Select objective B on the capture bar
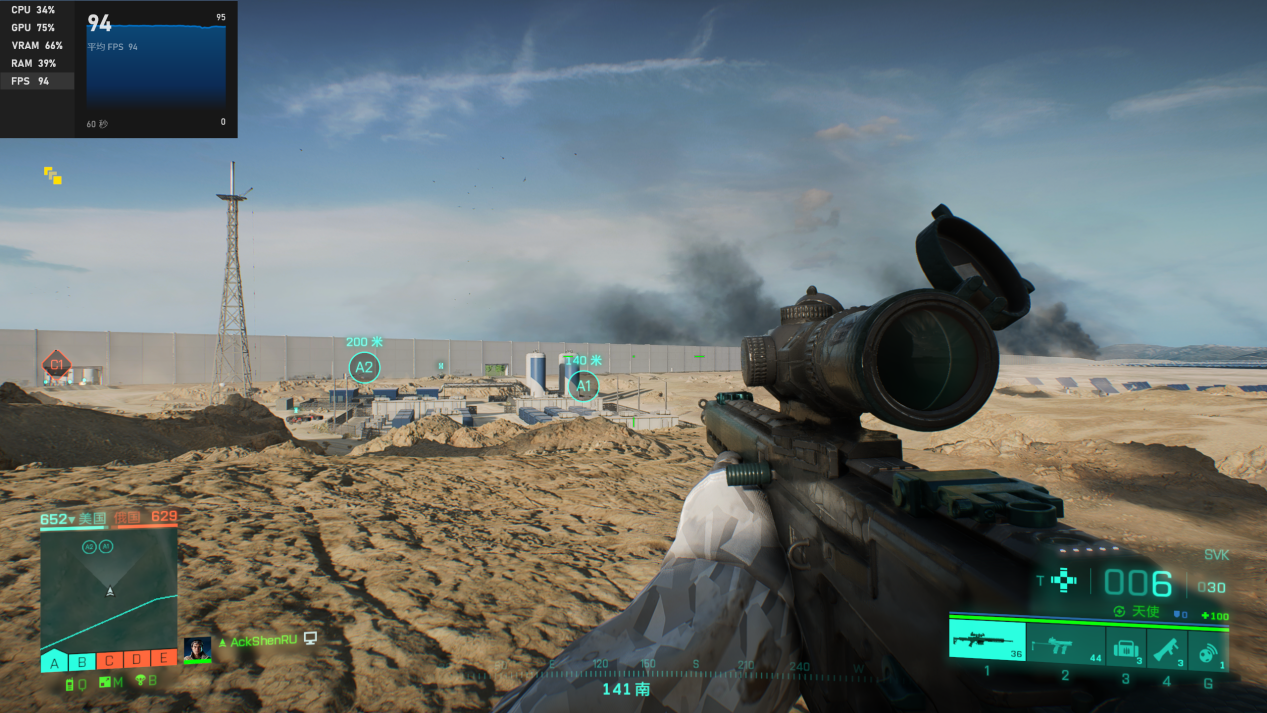Screen dimensions: 1267x713 coord(83,660)
